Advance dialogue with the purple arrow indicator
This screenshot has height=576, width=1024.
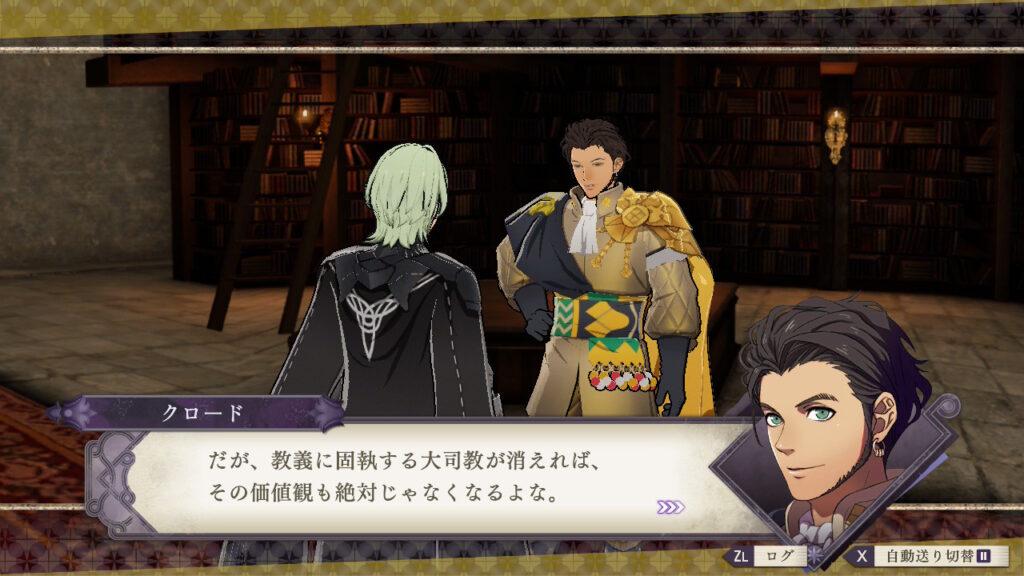pos(670,507)
